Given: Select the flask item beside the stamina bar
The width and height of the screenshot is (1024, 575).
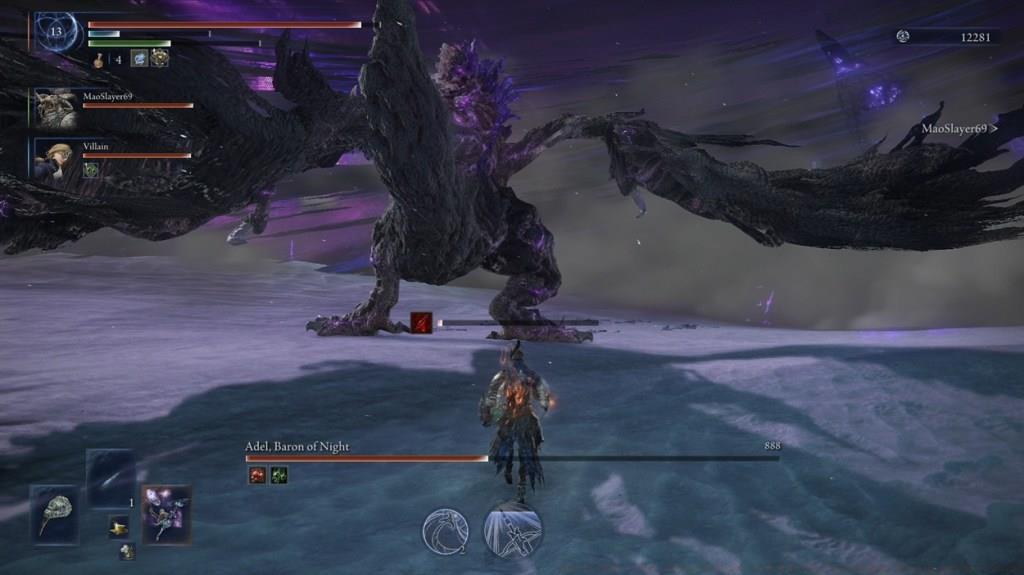Looking at the screenshot, I should pos(100,60).
